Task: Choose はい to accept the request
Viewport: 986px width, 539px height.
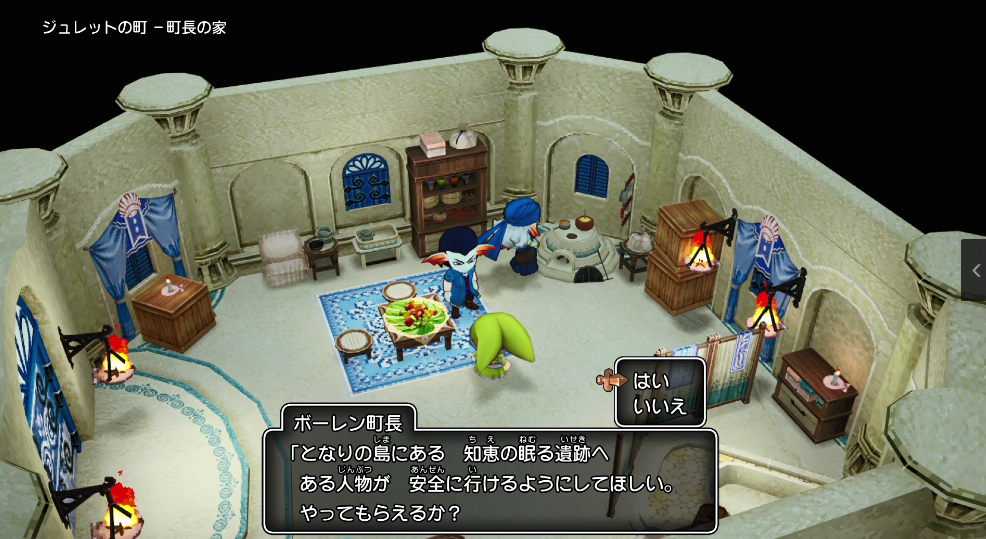Action: (651, 381)
